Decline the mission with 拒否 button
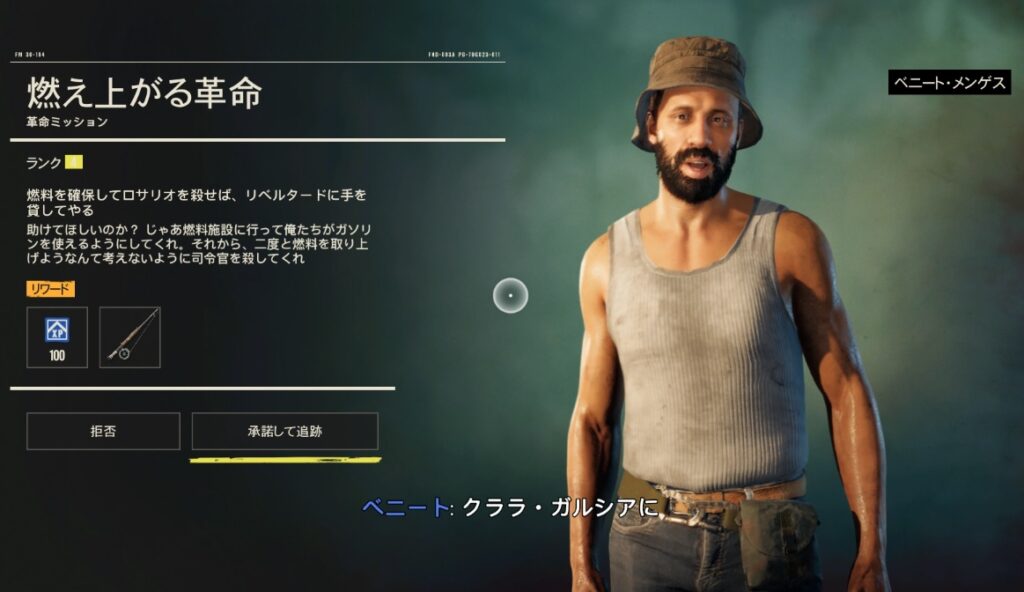 point(103,431)
